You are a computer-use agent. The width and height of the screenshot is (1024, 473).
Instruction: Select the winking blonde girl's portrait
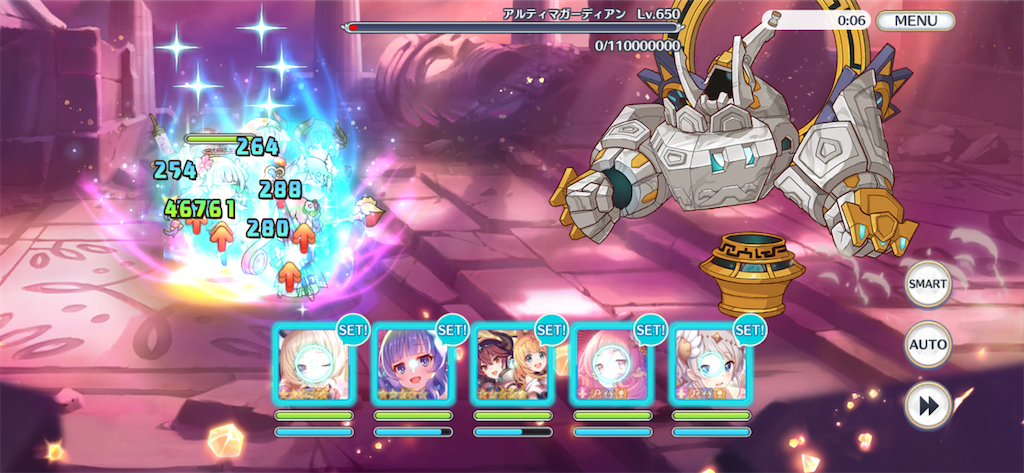click(314, 366)
